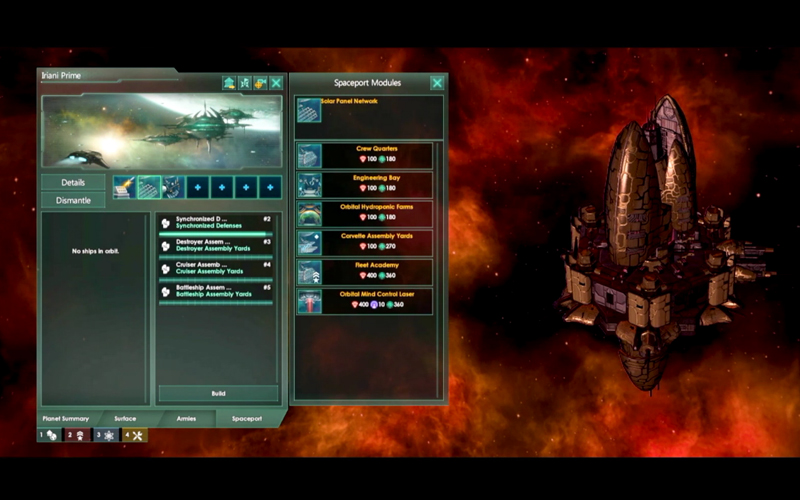Select the Cruiser Assembly Yards queue item
This screenshot has width=800, height=500.
tap(216, 269)
